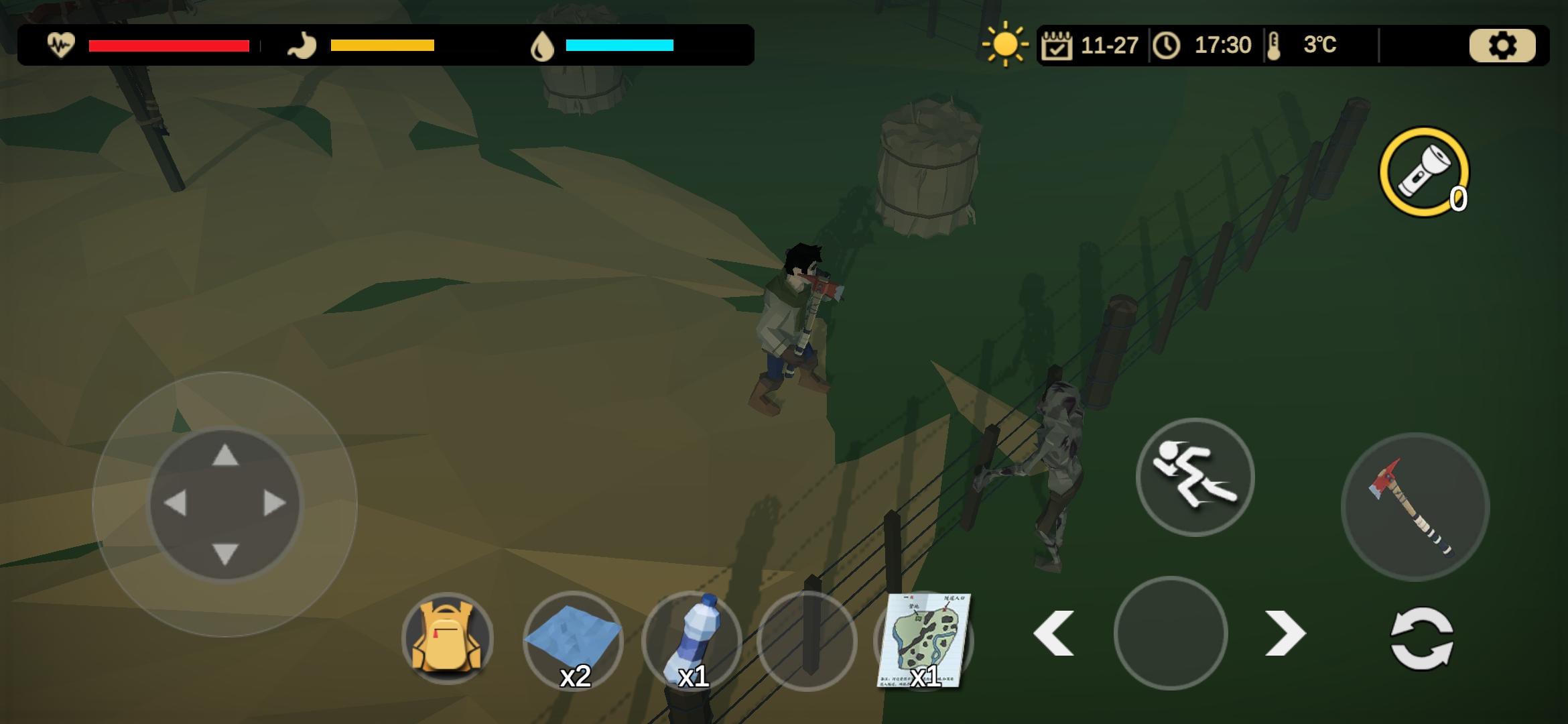The width and height of the screenshot is (1568, 724).
Task: Move up with the d-pad arrow
Action: click(x=225, y=456)
